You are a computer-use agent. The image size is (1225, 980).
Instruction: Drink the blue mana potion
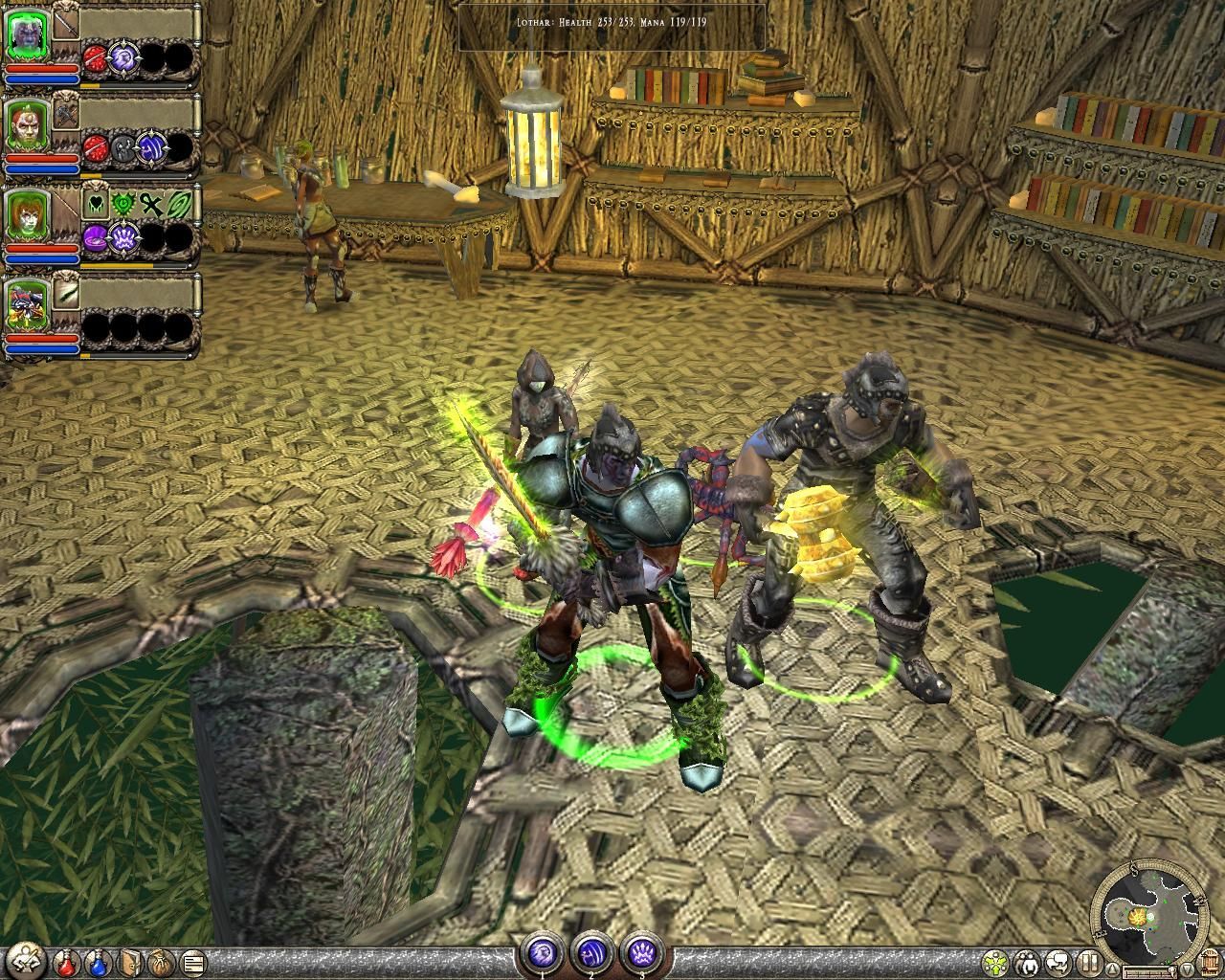pos(97,961)
